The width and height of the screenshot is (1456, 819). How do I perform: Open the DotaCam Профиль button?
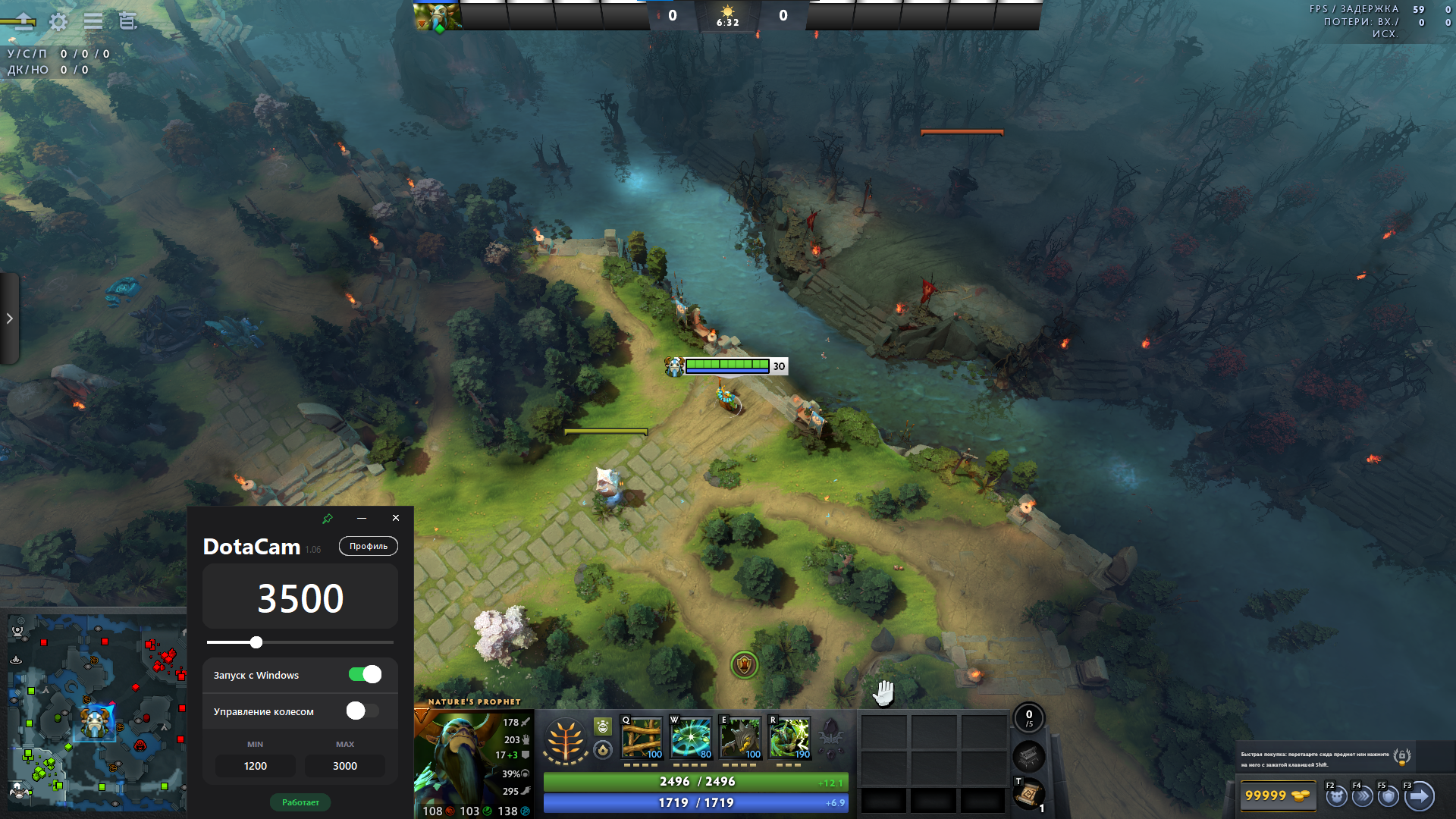tap(369, 546)
